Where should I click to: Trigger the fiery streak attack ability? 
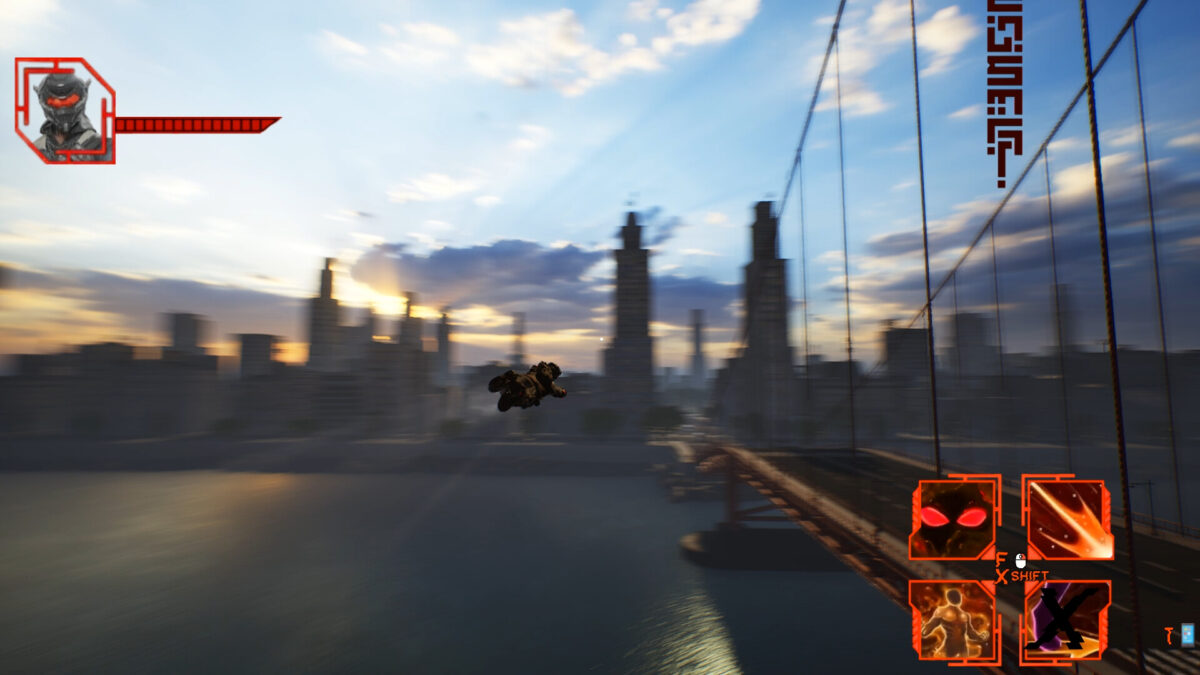click(1068, 519)
